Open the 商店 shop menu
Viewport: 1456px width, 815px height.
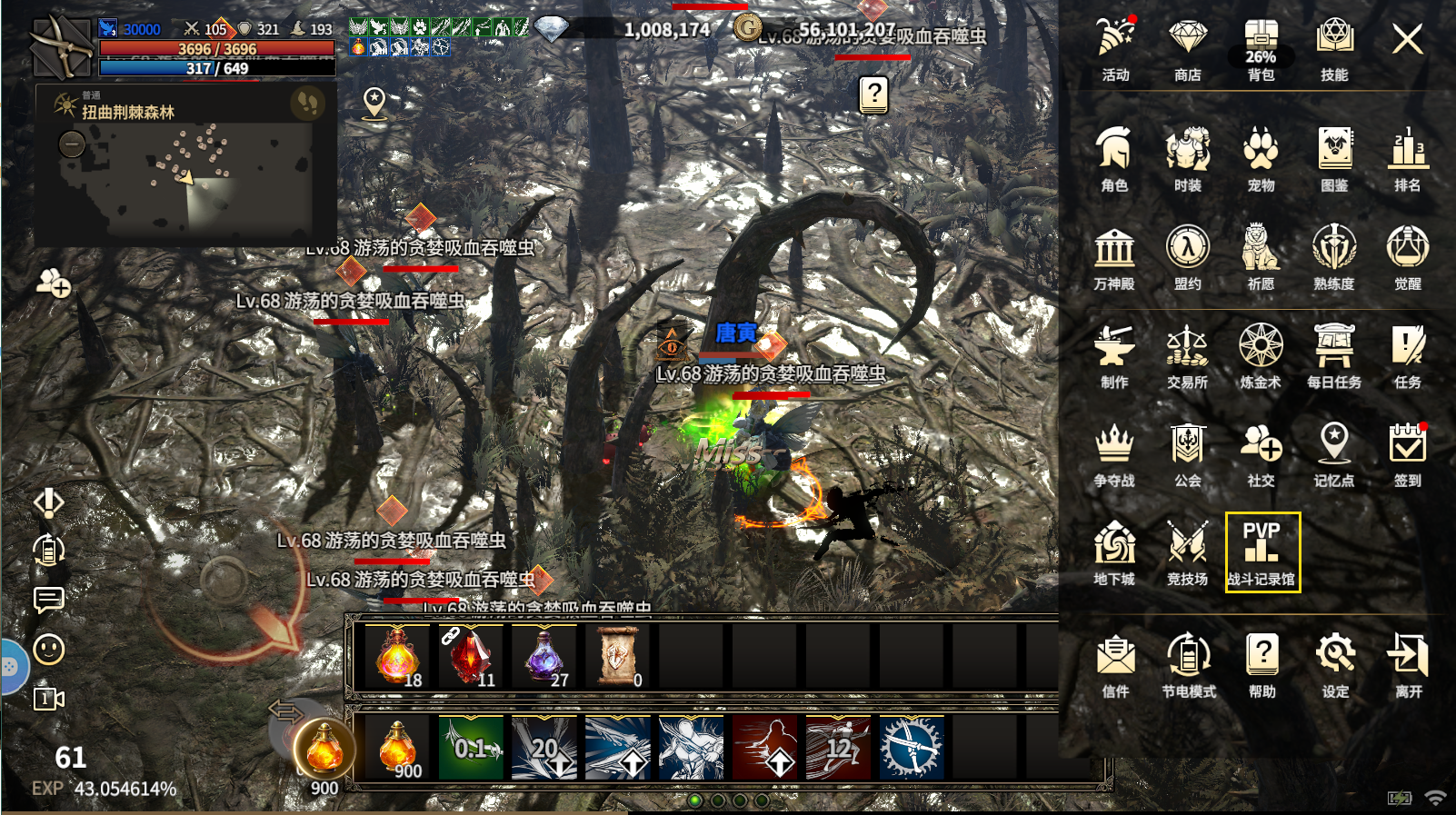pos(1187,50)
